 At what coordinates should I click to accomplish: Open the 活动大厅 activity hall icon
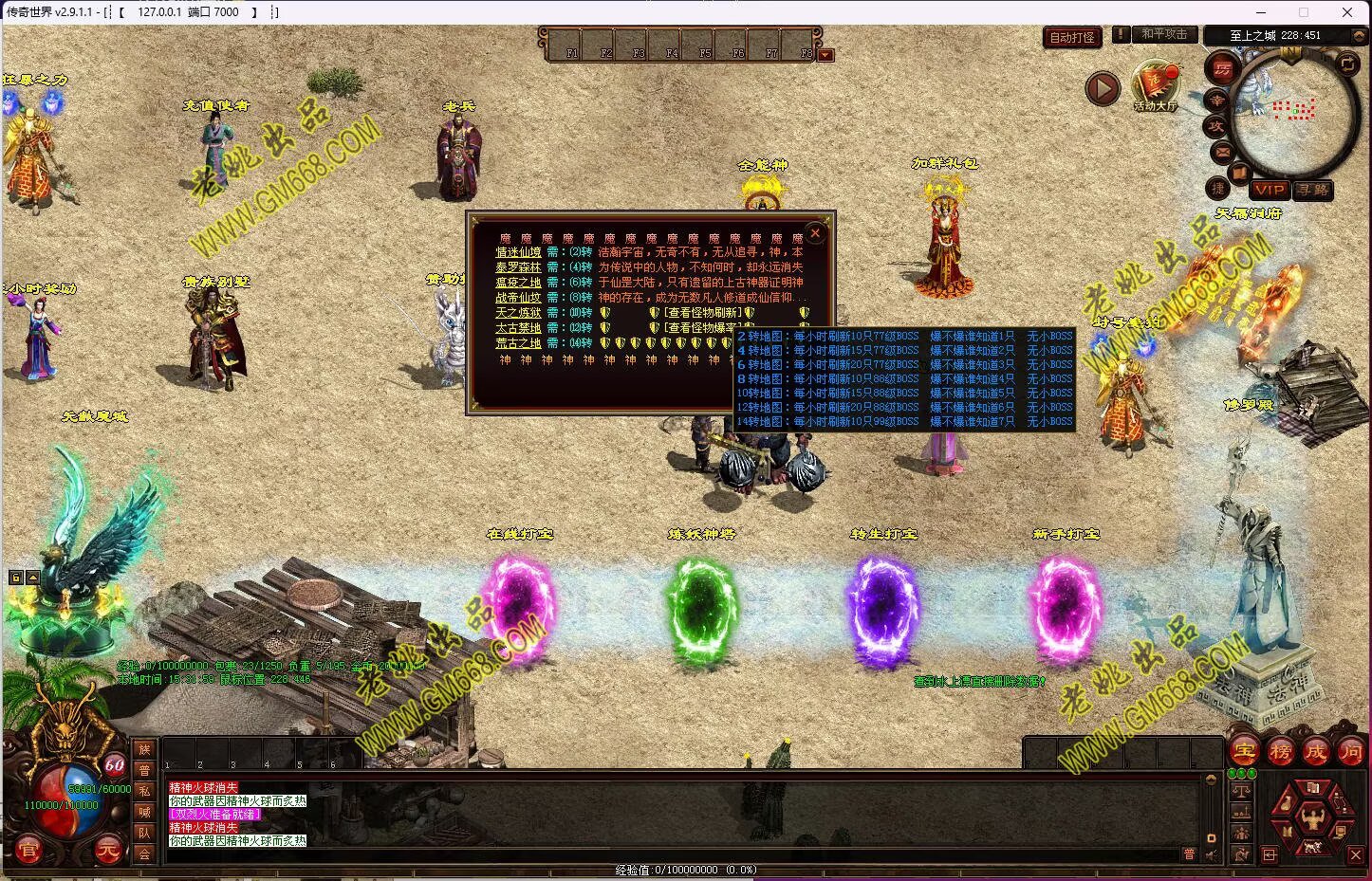tap(1155, 85)
